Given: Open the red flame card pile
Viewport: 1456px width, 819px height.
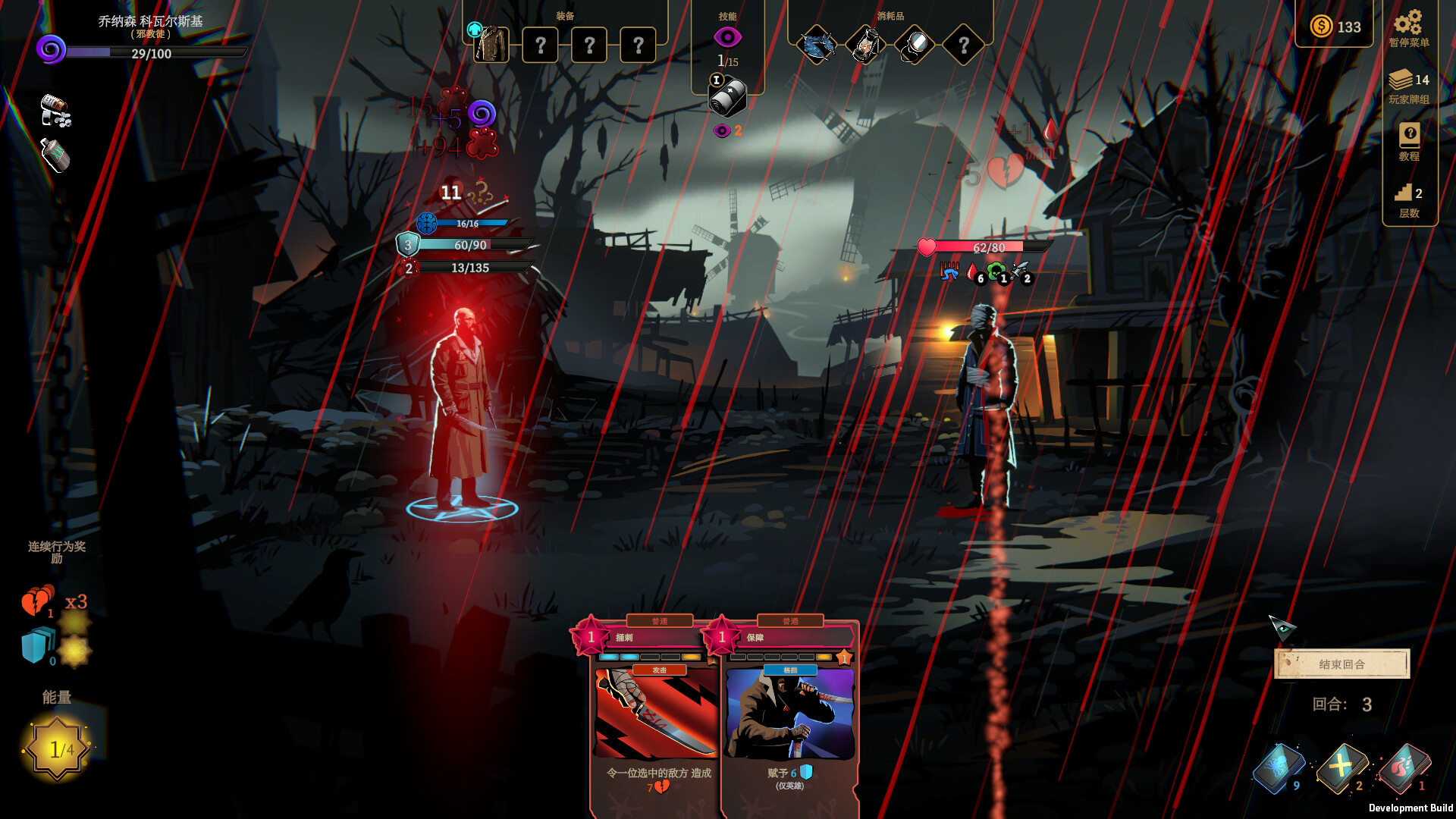Looking at the screenshot, I should tap(1404, 767).
